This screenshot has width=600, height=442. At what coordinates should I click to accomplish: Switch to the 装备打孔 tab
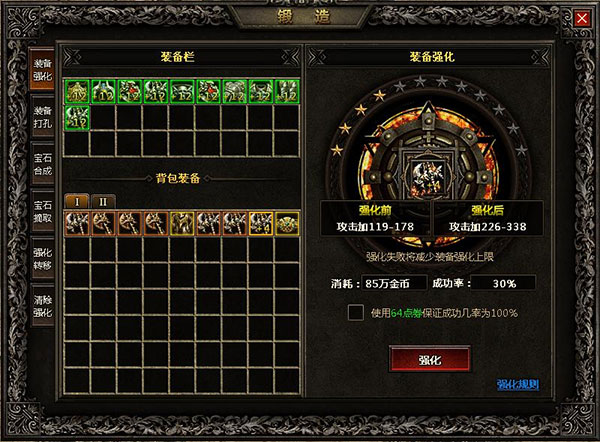tap(43, 117)
